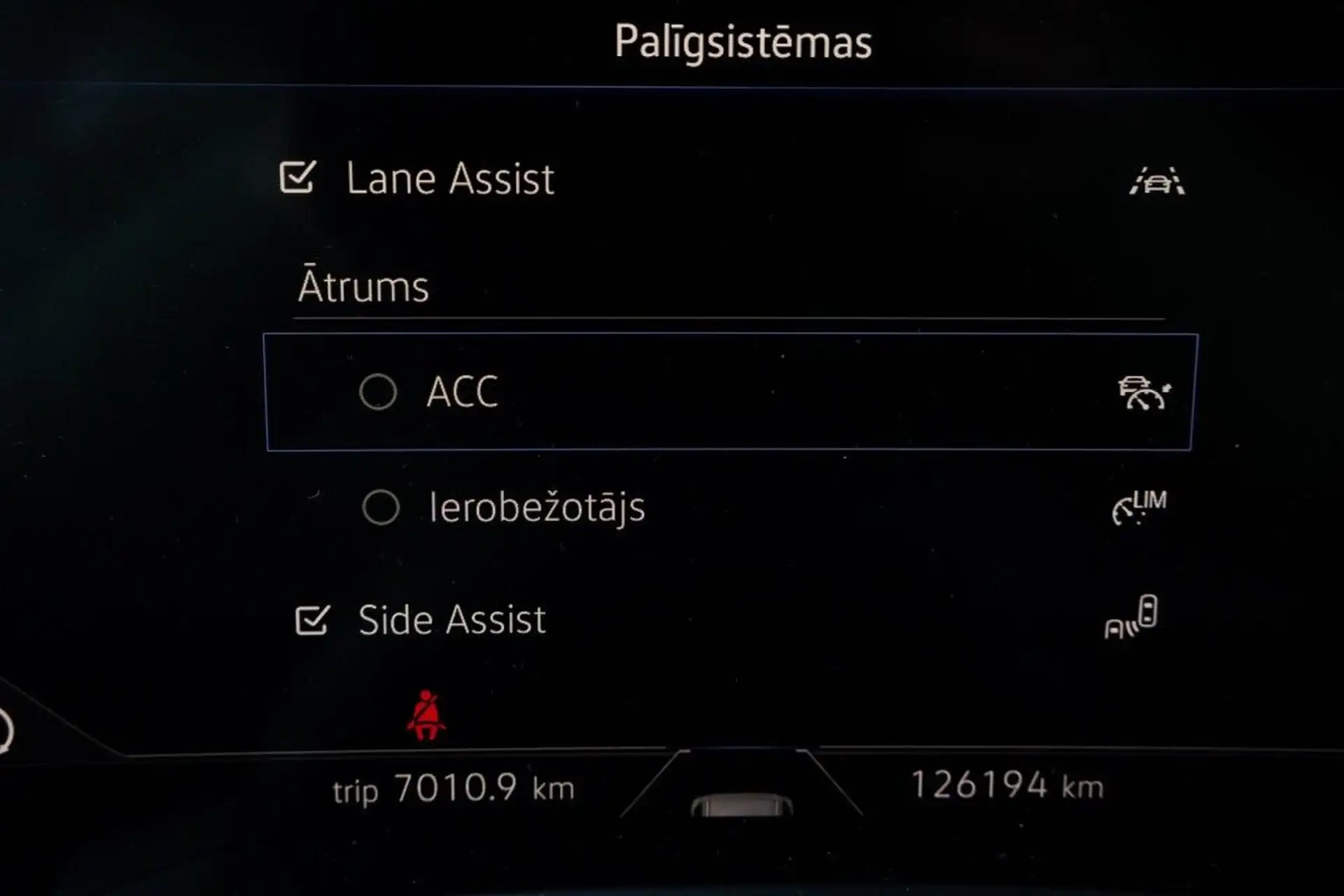Choose the Ierobežotājs speed limiter option
Viewport: 1344px width, 896px height.
(x=381, y=507)
